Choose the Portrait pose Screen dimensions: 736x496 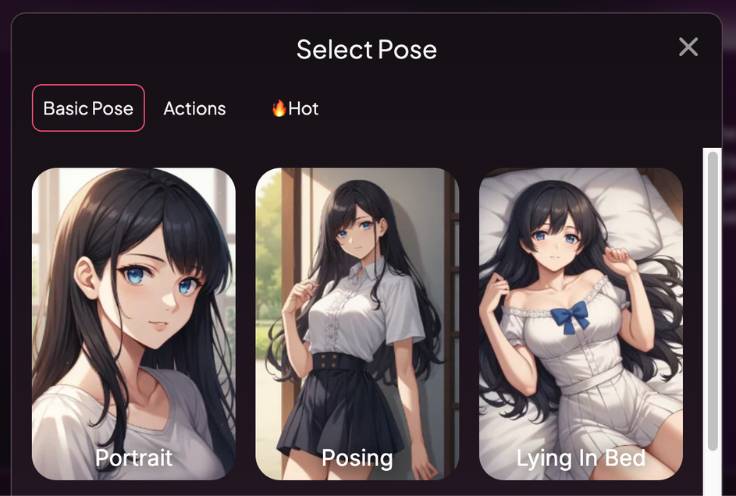pyautogui.click(x=134, y=323)
